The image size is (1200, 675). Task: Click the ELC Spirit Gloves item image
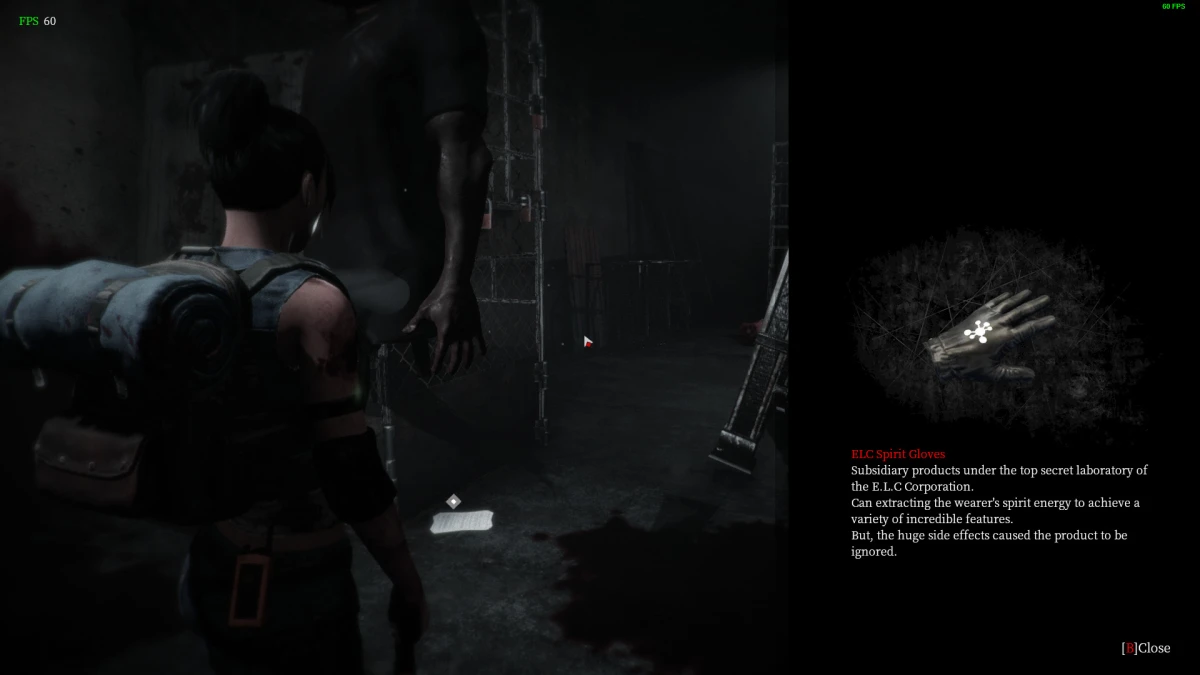click(x=987, y=338)
